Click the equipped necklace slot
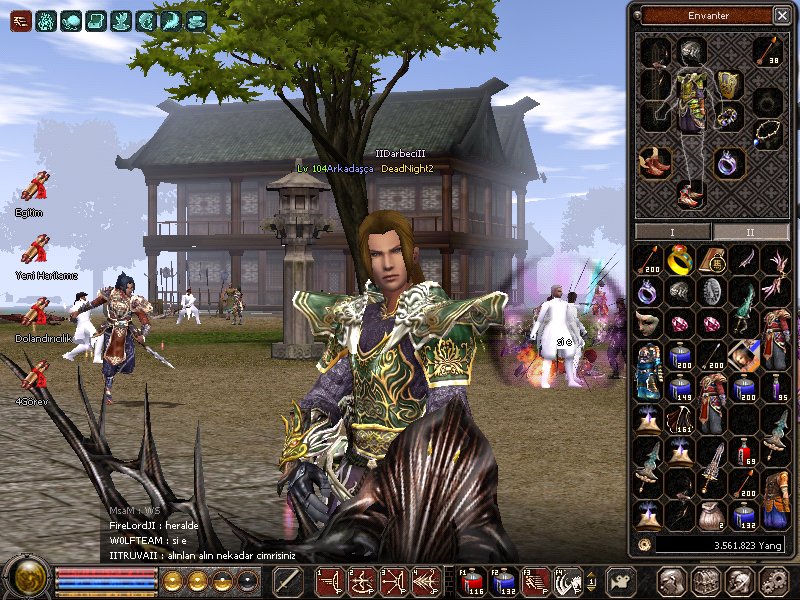800x600 pixels. (x=767, y=133)
